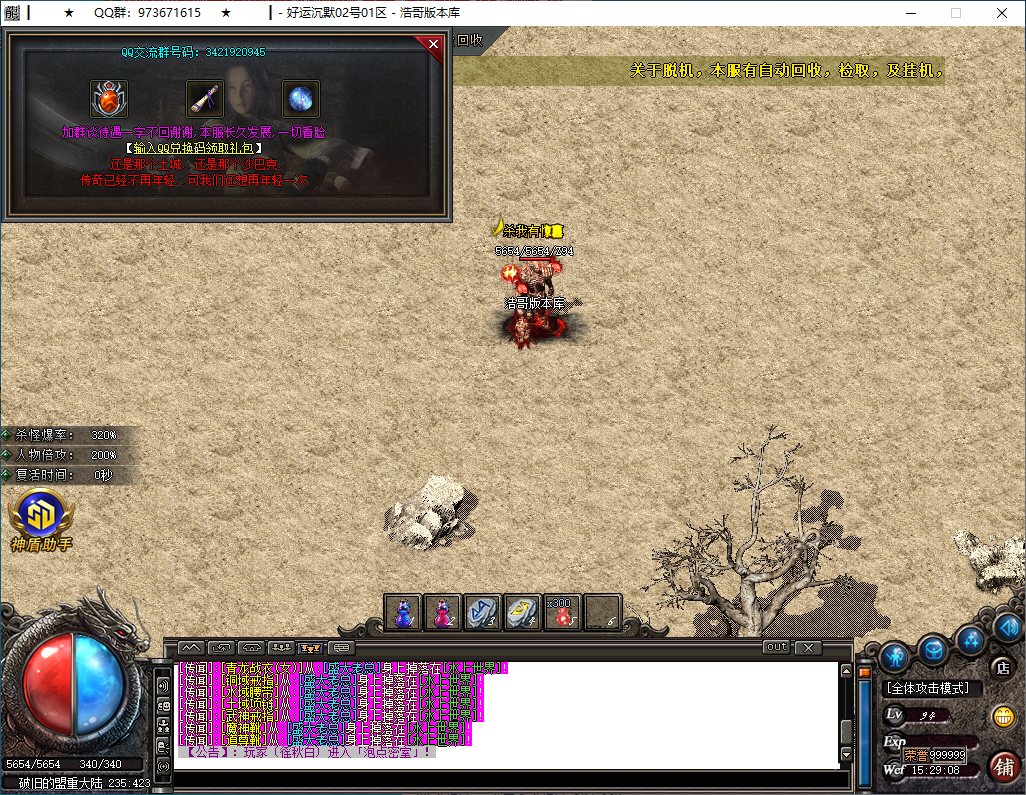The image size is (1026, 795).
Task: Click the chat panel's out button
Action: click(x=776, y=647)
